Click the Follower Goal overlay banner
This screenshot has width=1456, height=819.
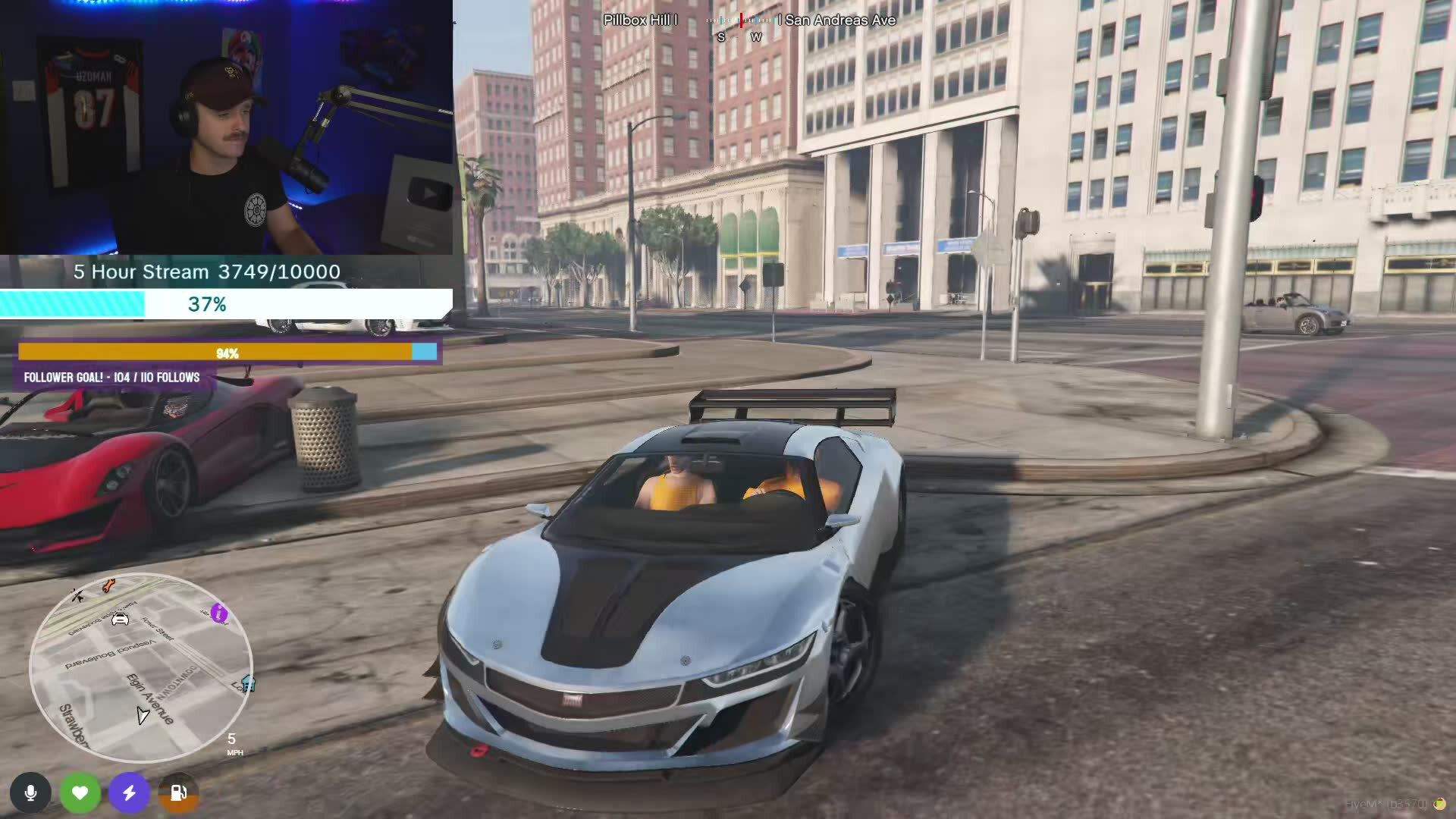[x=112, y=377]
